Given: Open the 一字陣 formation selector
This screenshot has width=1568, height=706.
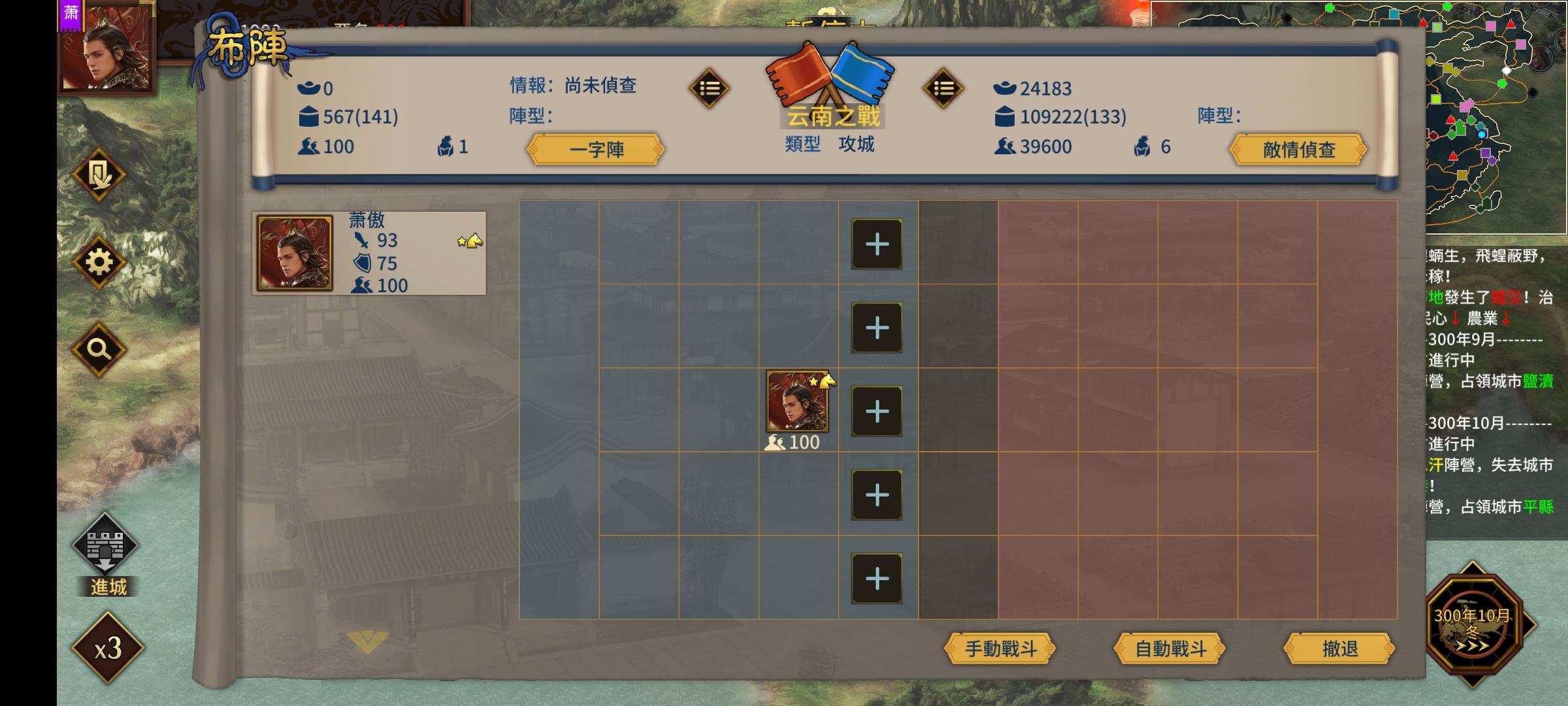Looking at the screenshot, I should pos(595,150).
